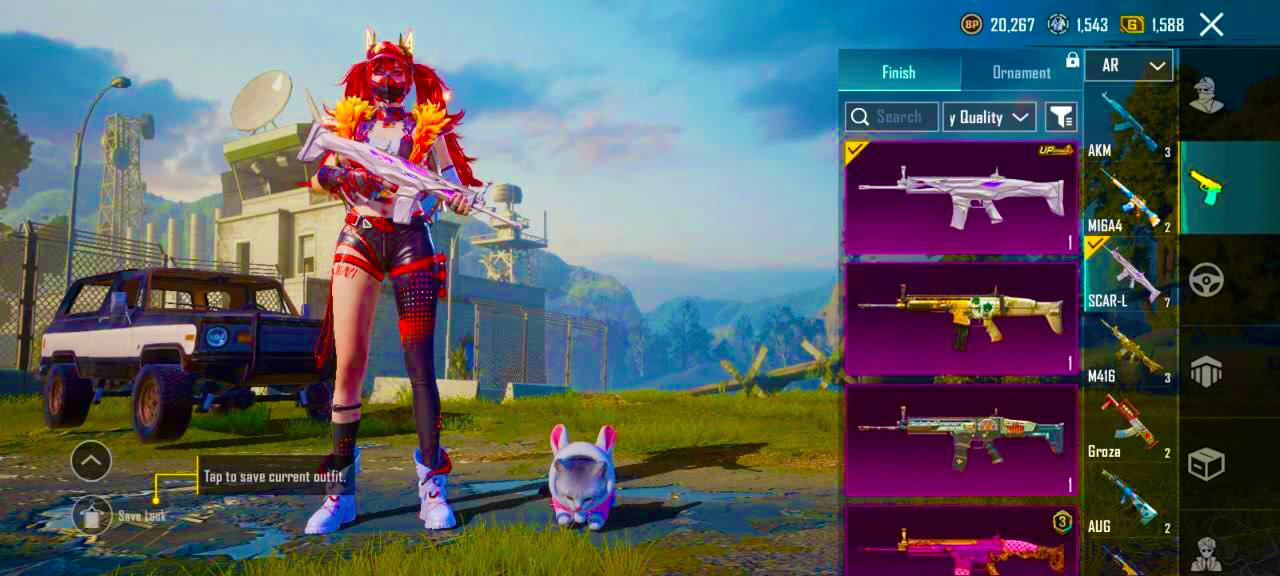Select the M416 weapon entry
The height and width of the screenshot is (576, 1280).
pos(1128,350)
